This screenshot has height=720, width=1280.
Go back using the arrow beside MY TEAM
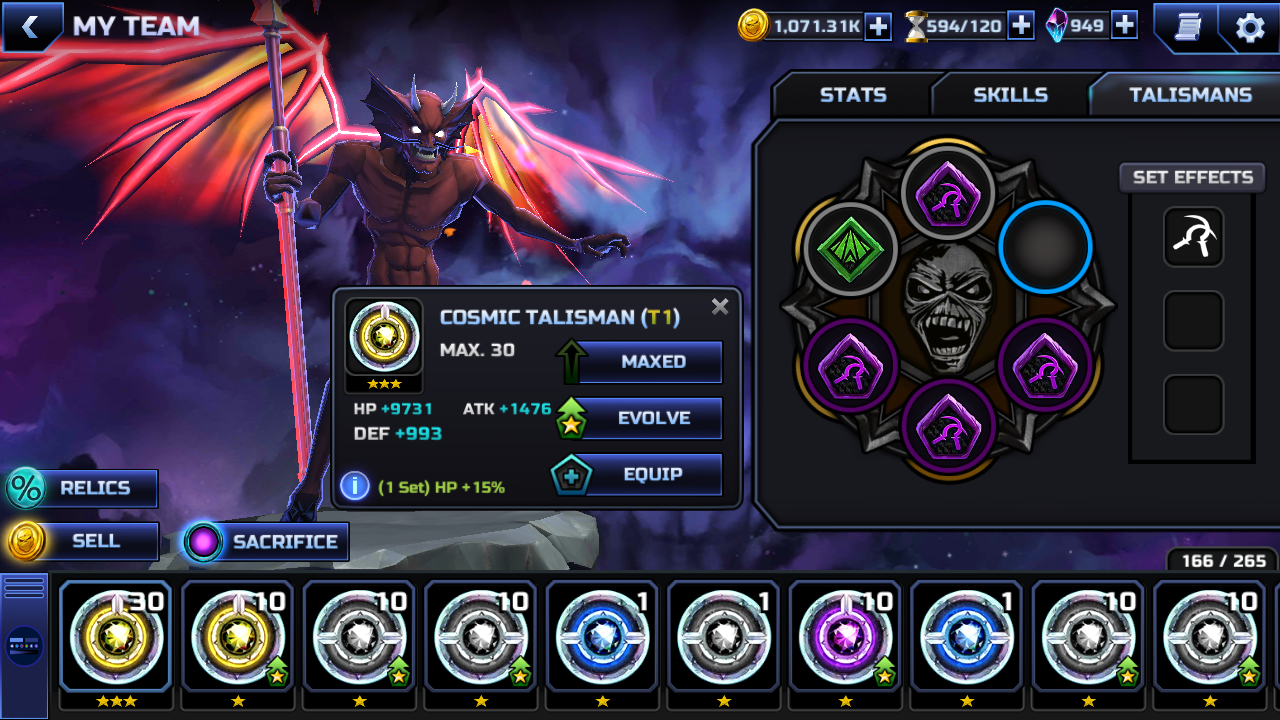[x=30, y=27]
